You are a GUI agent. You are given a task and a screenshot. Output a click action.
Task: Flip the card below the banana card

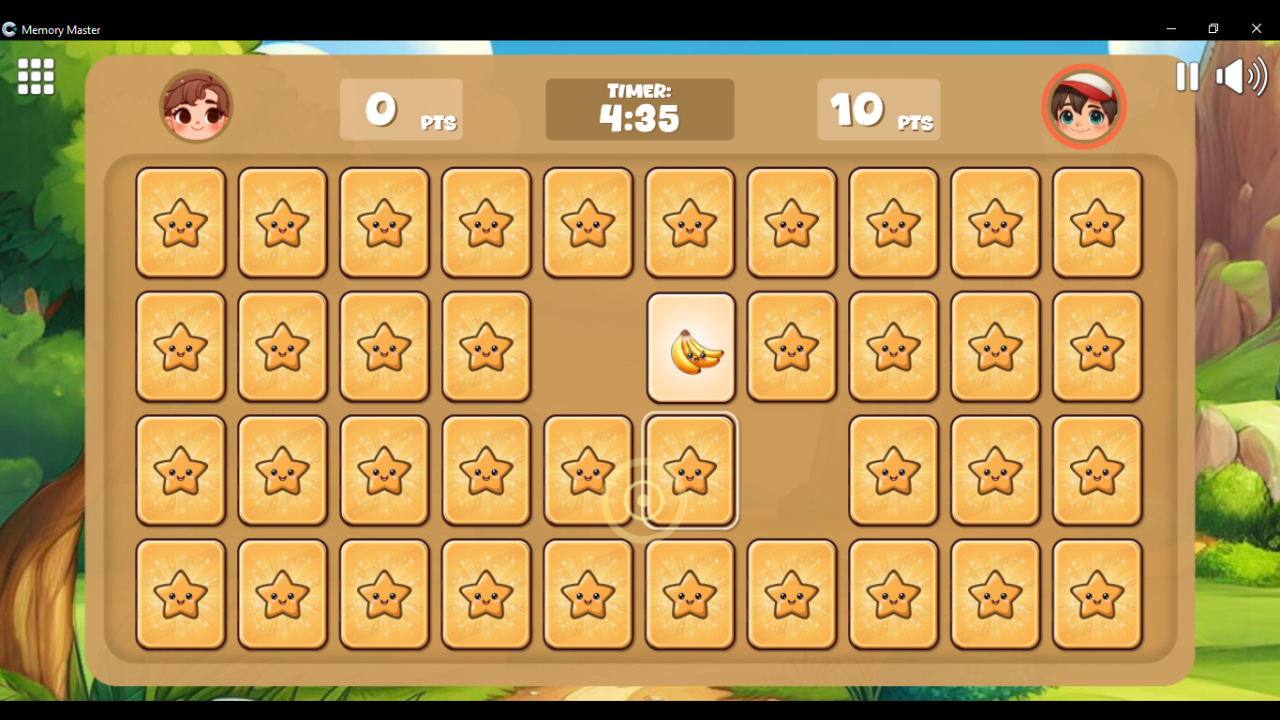pos(690,471)
